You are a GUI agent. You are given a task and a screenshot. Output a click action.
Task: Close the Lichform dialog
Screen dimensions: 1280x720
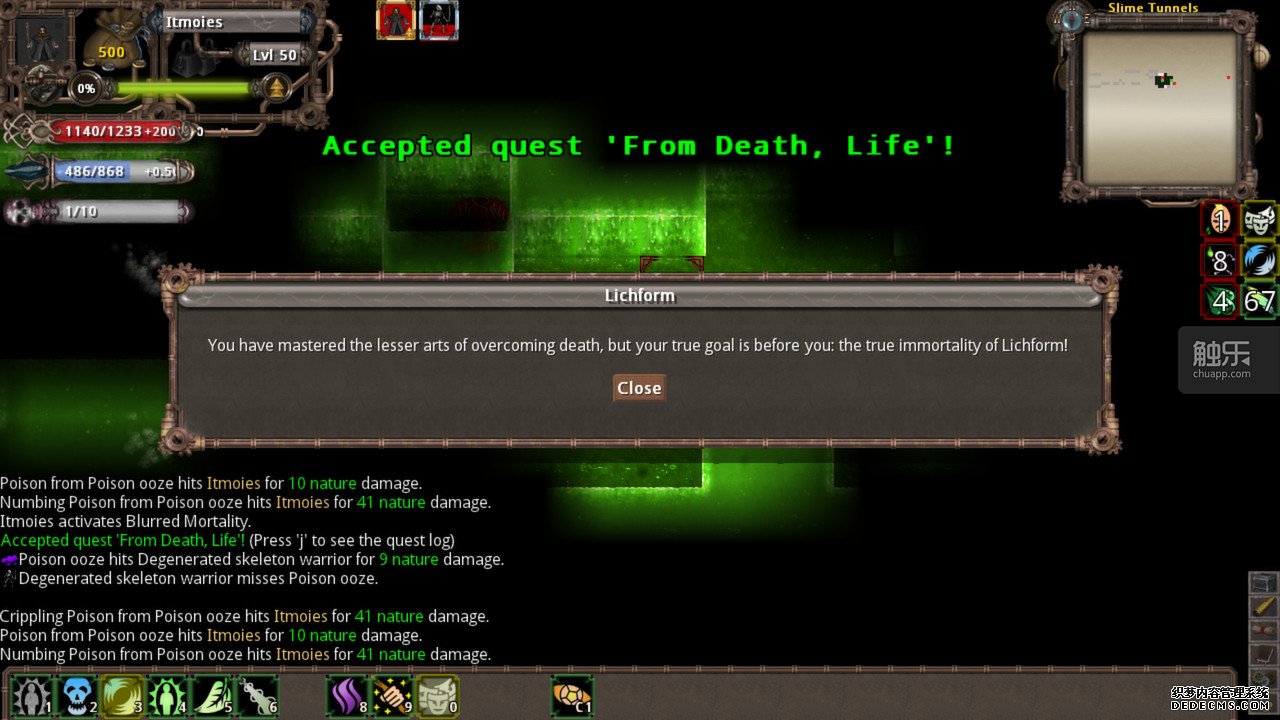click(x=639, y=388)
